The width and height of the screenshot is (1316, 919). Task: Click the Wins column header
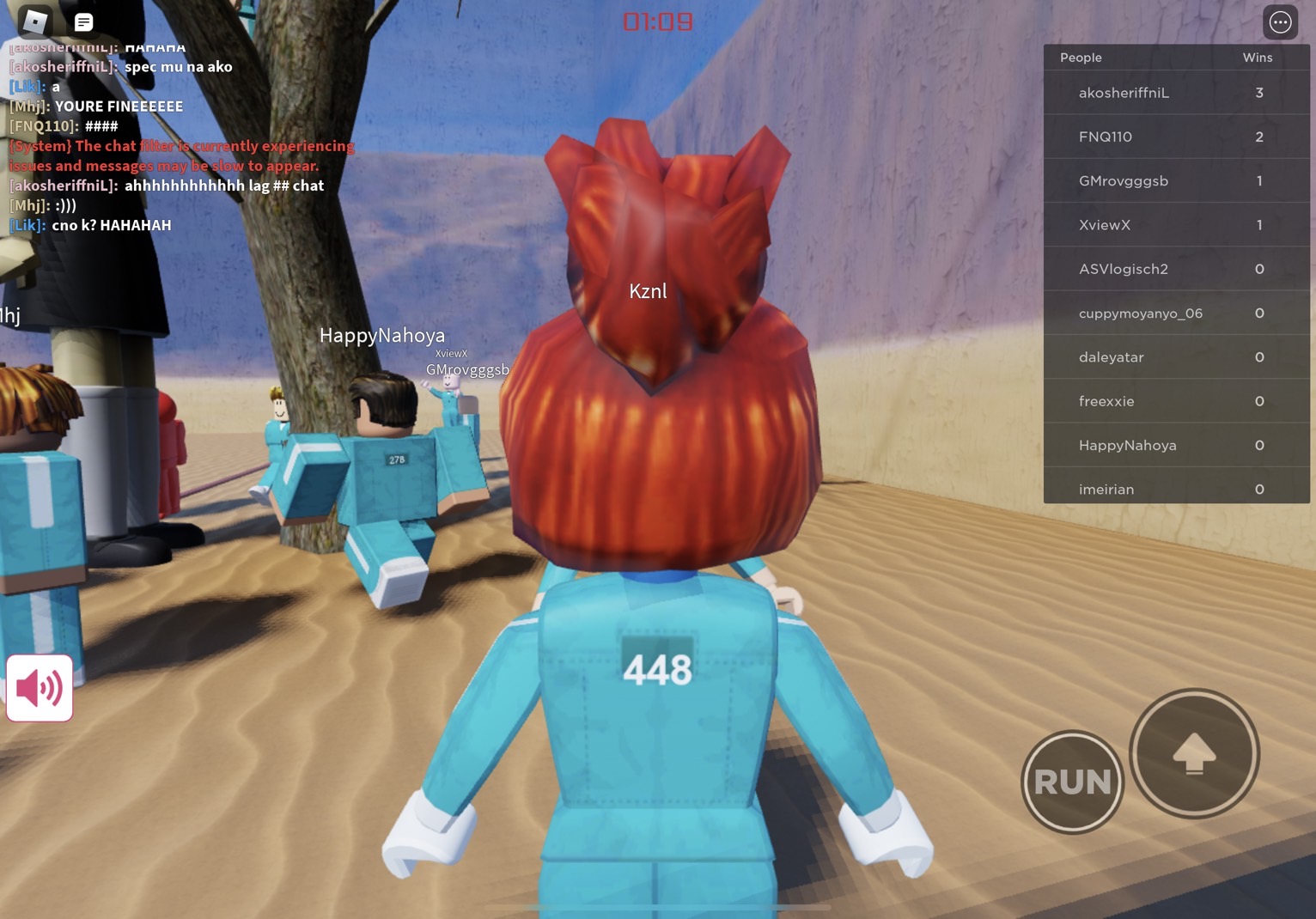click(1257, 57)
